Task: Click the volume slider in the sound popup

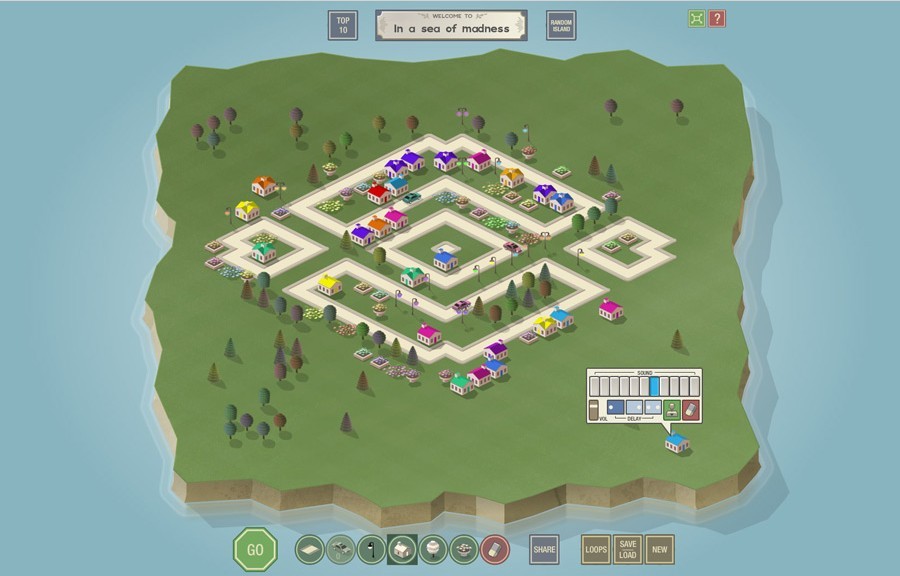Action: (x=594, y=409)
